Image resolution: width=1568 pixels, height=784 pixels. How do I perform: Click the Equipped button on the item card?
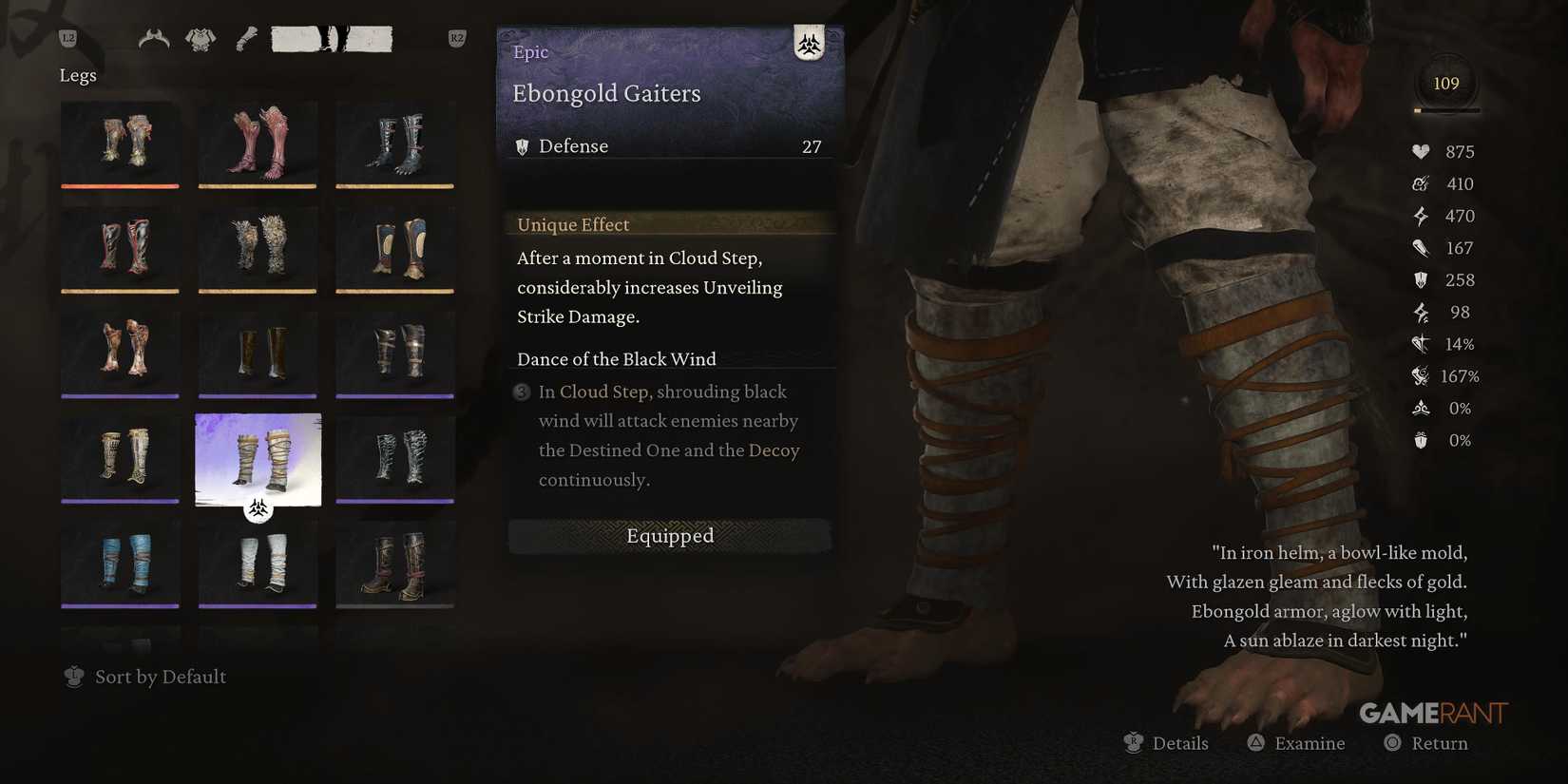pyautogui.click(x=669, y=536)
